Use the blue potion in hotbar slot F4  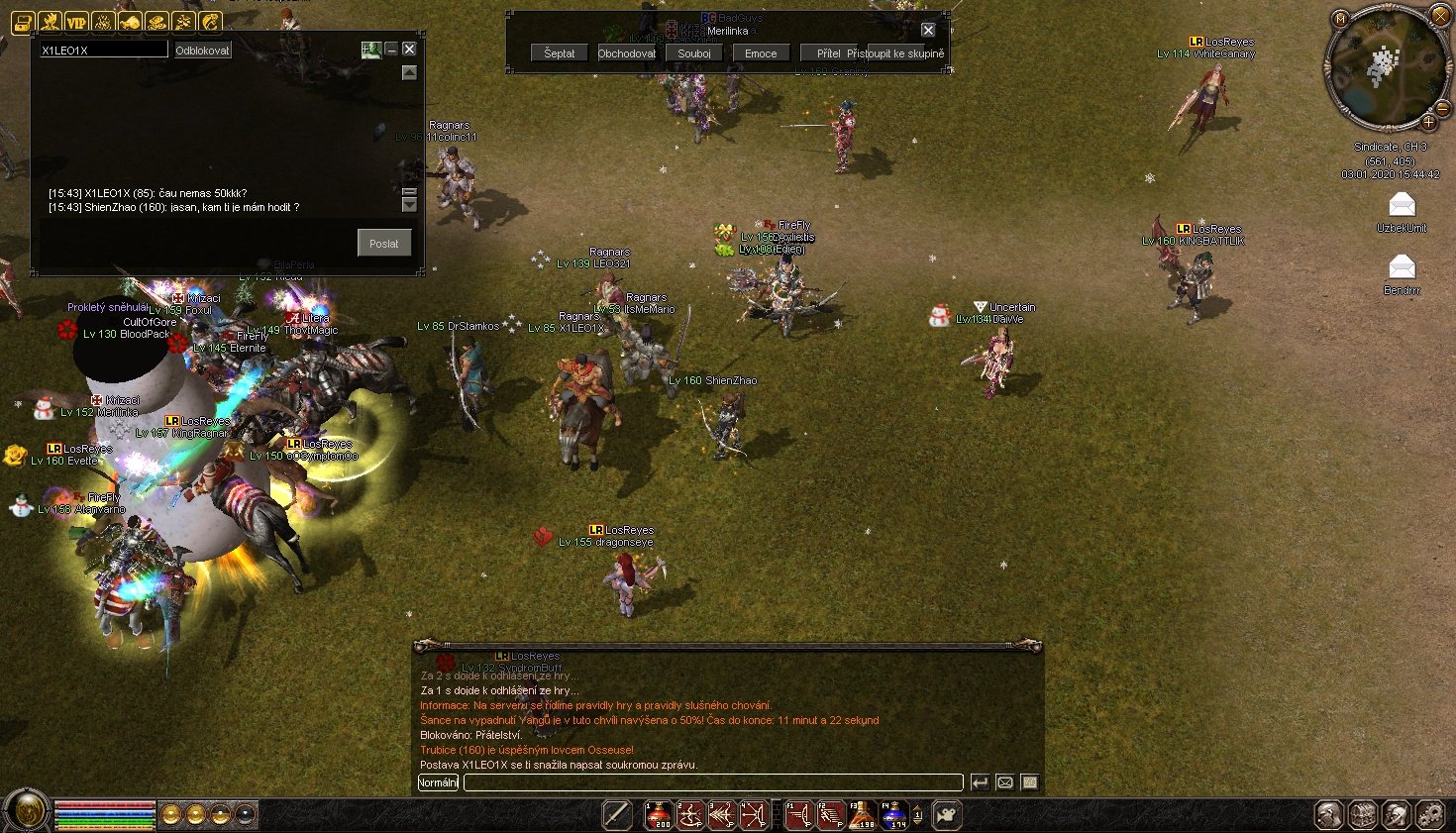(x=894, y=814)
